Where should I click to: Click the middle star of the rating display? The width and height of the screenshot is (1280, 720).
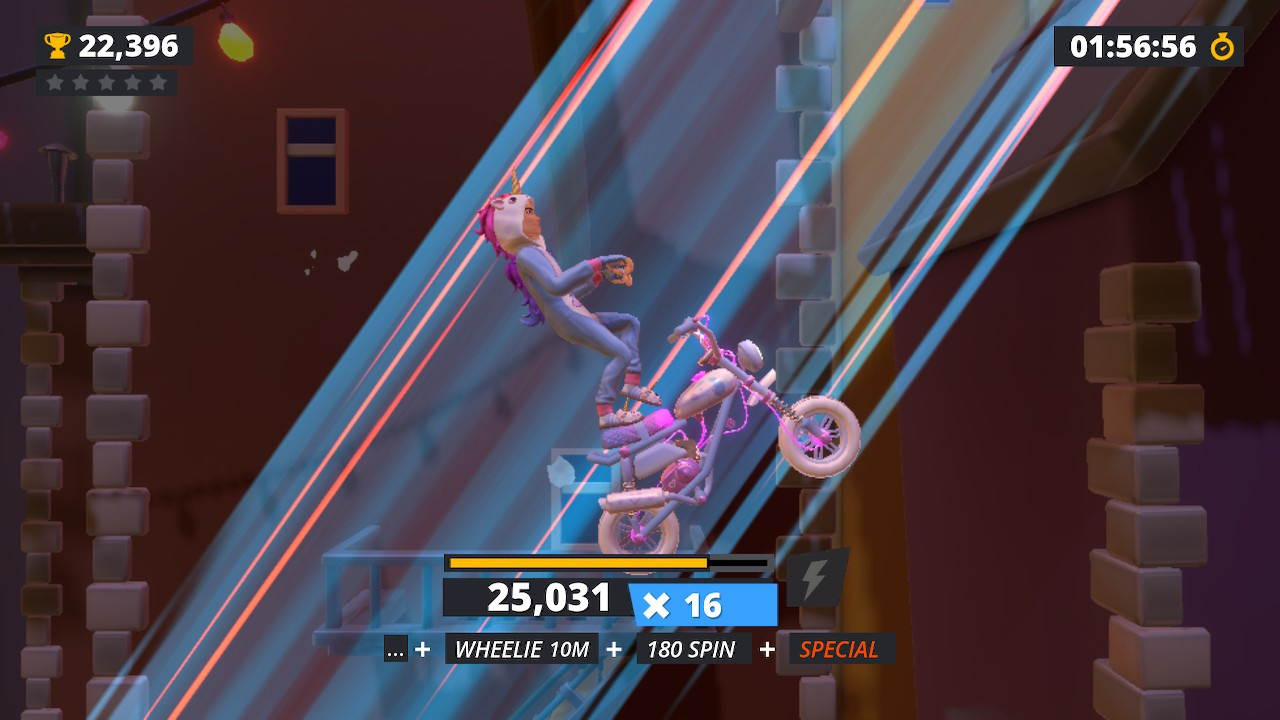pos(107,83)
